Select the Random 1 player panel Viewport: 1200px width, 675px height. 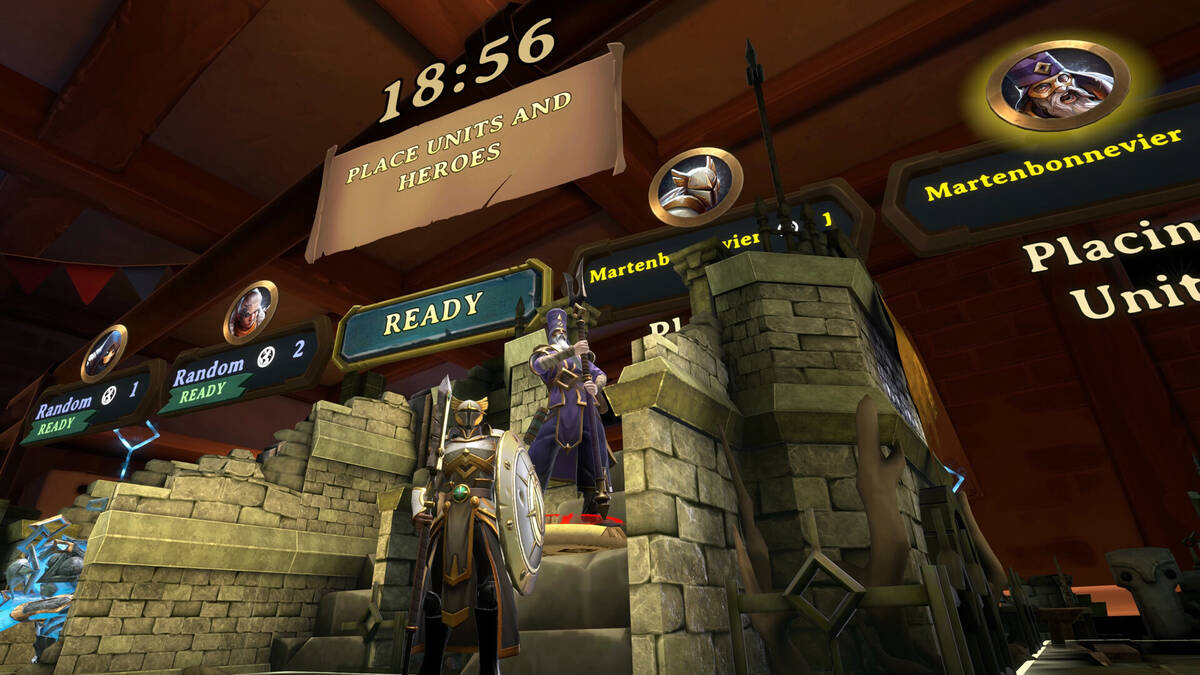click(x=90, y=402)
